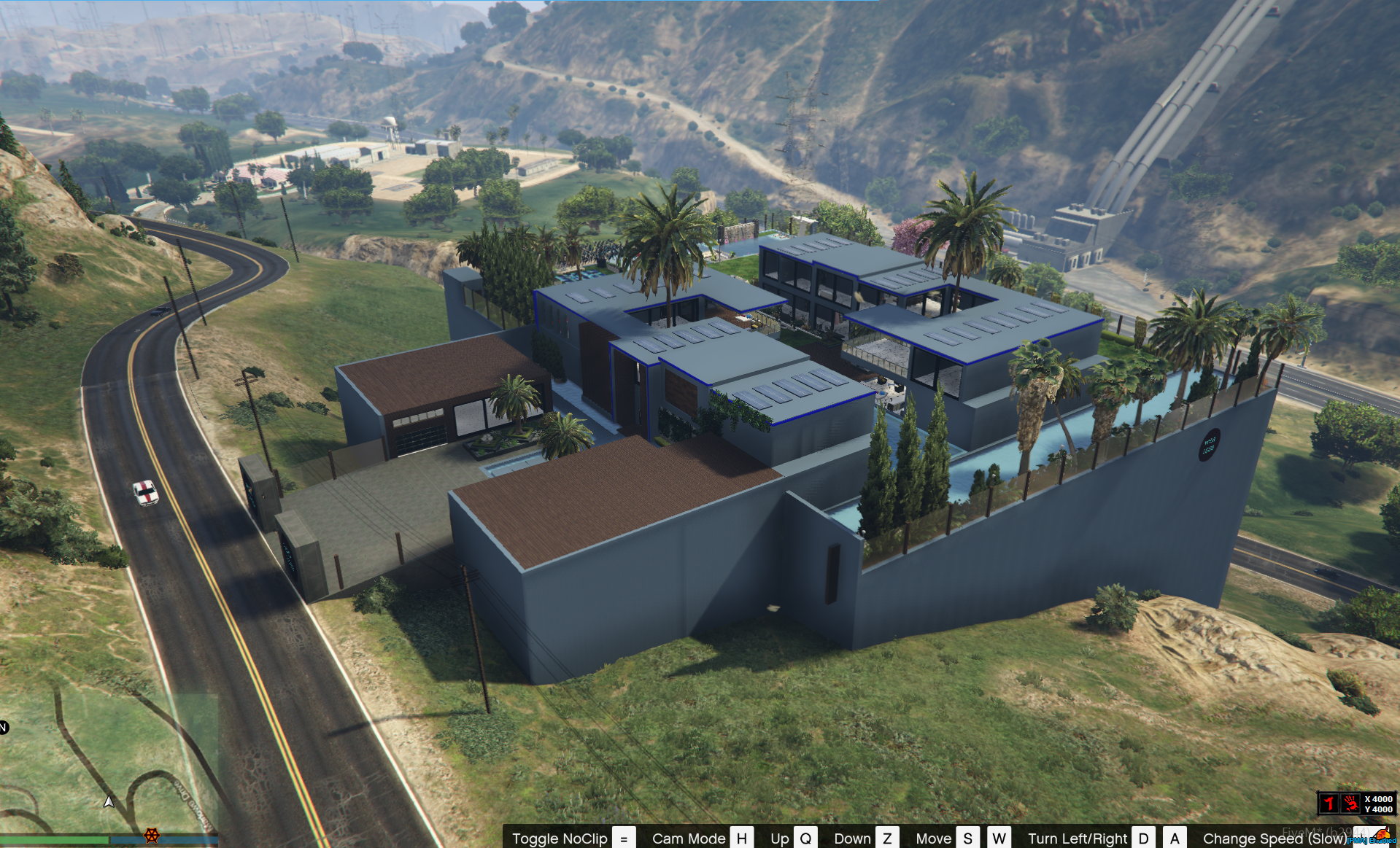Screen dimensions: 1400x848
Task: Click the X 4000 coordinate readout
Action: click(1378, 799)
